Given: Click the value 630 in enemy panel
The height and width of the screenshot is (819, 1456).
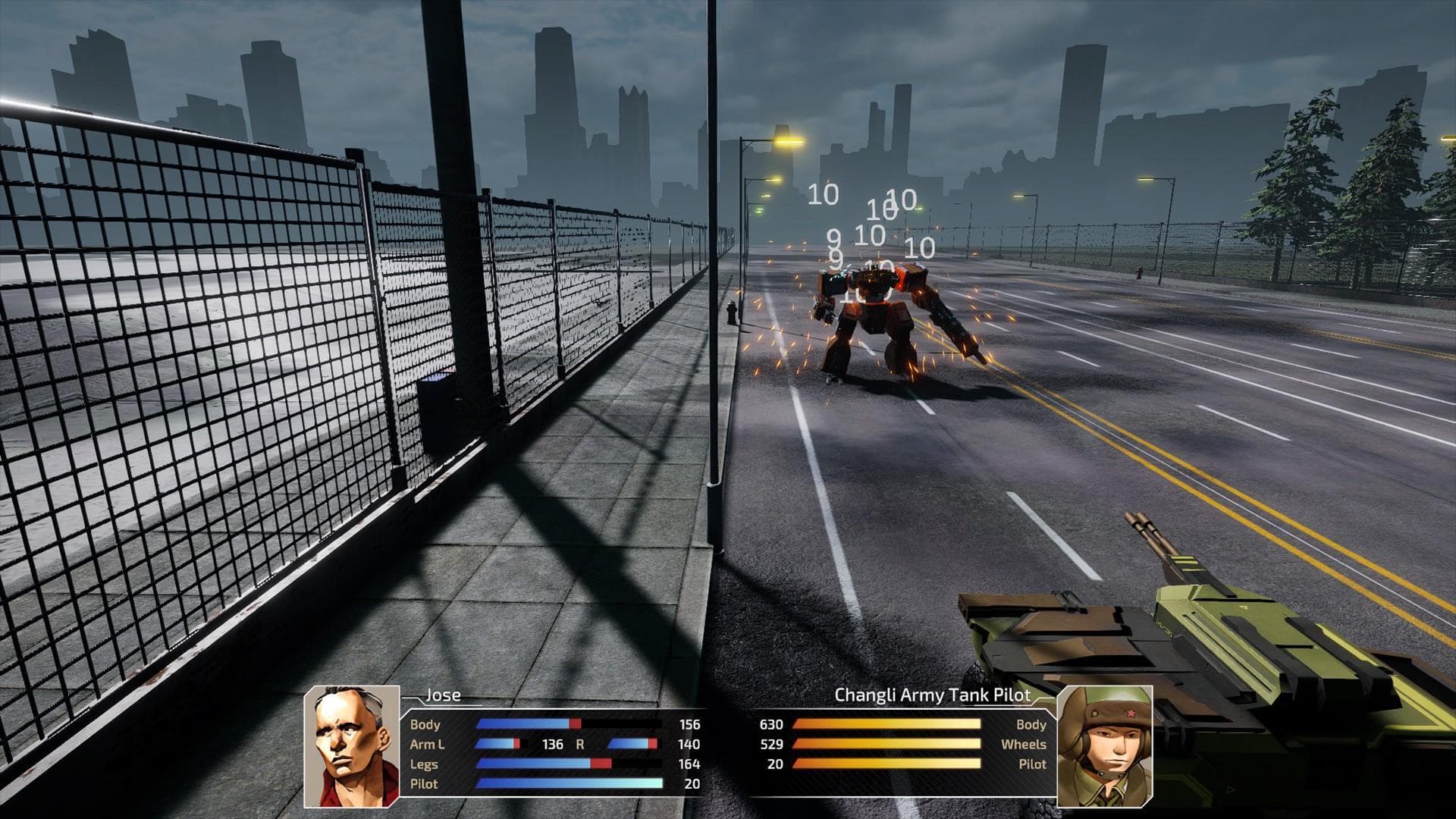Looking at the screenshot, I should 772,724.
